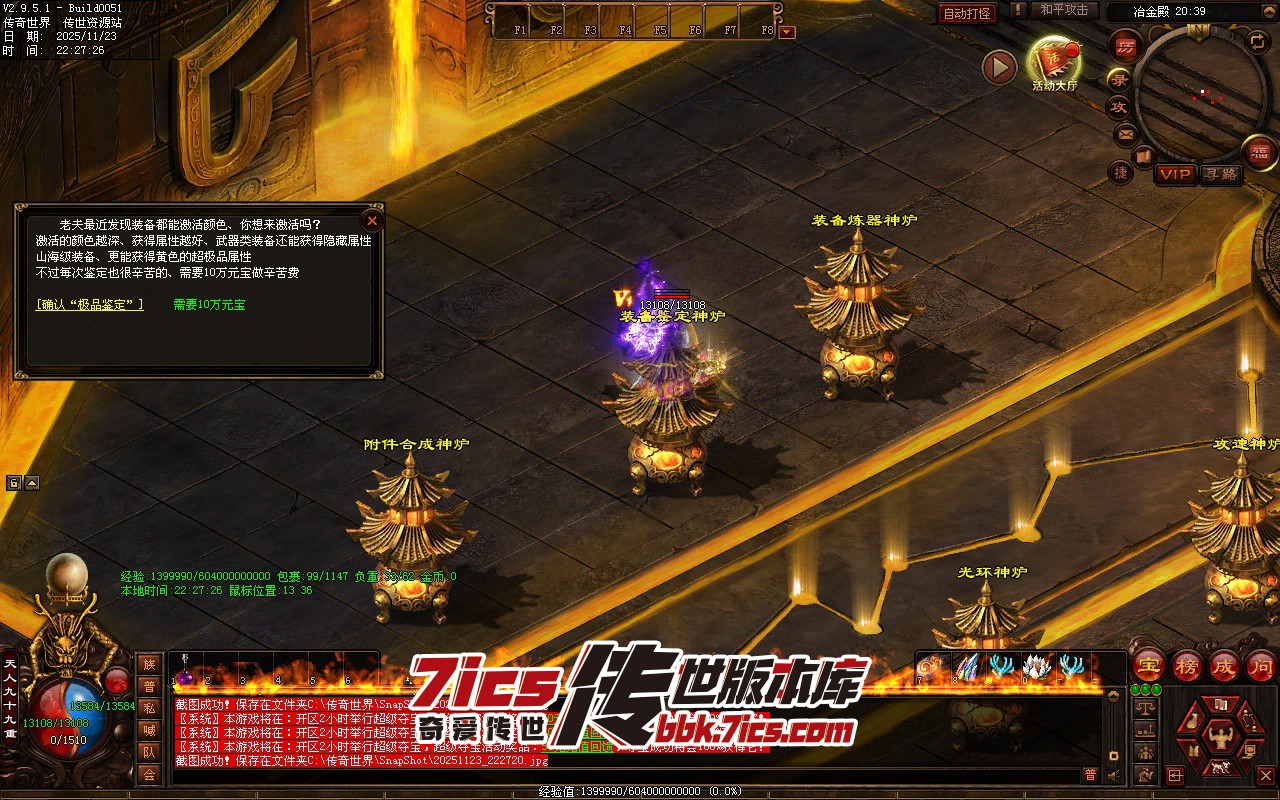The height and width of the screenshot is (800, 1280).
Task: Close the NPC dialog with the X
Action: (372, 220)
